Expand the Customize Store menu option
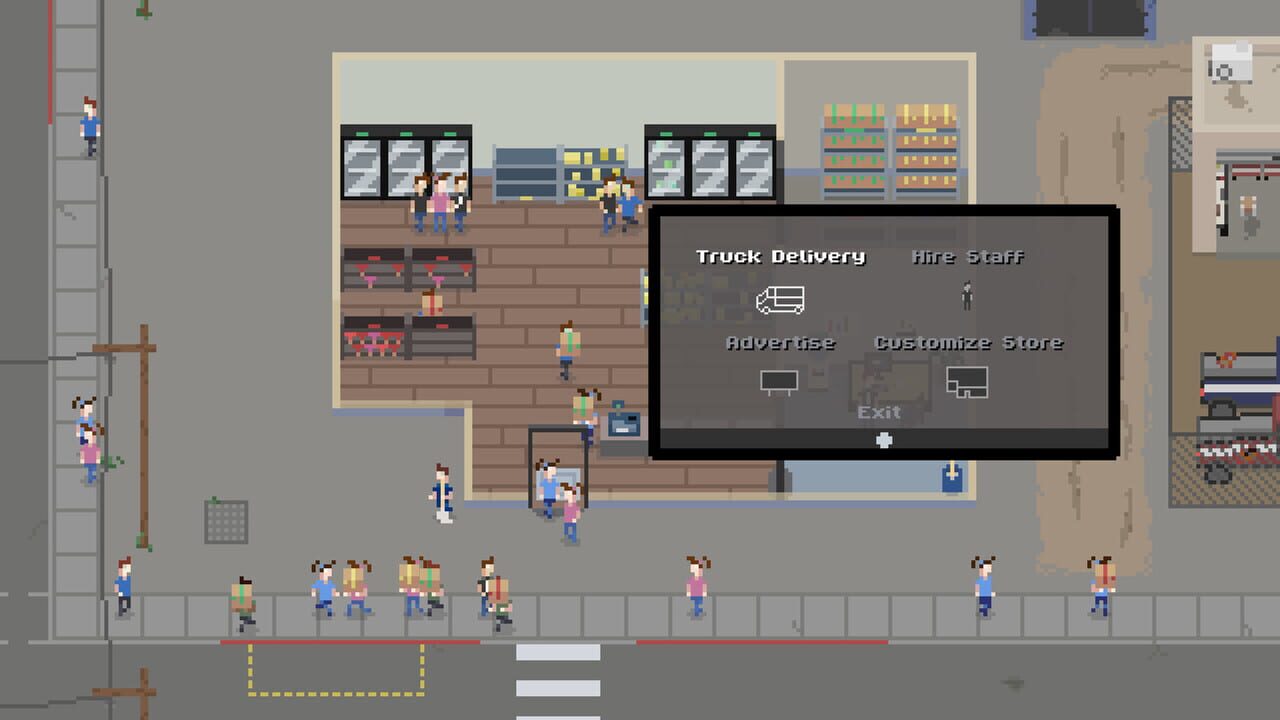Image resolution: width=1280 pixels, height=720 pixels. [x=969, y=342]
